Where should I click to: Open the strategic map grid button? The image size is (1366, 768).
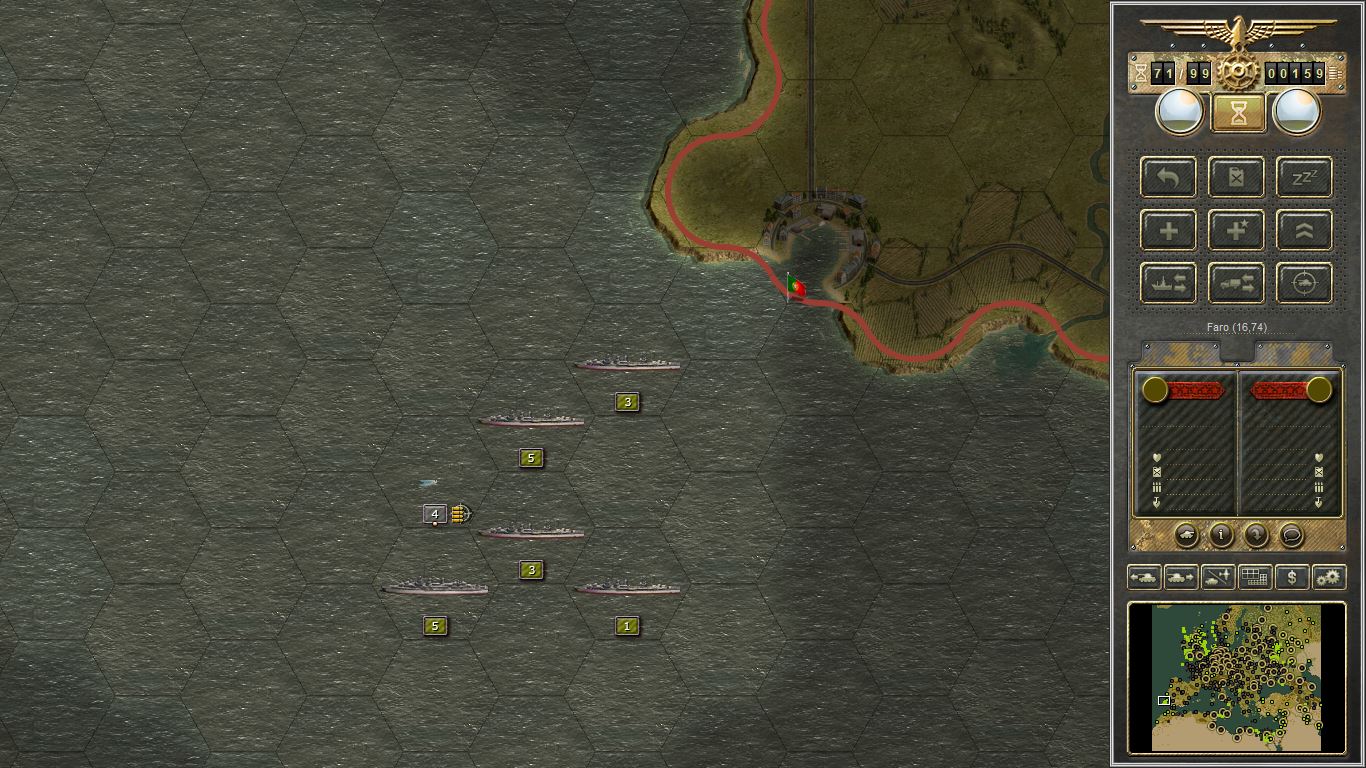pos(1255,577)
